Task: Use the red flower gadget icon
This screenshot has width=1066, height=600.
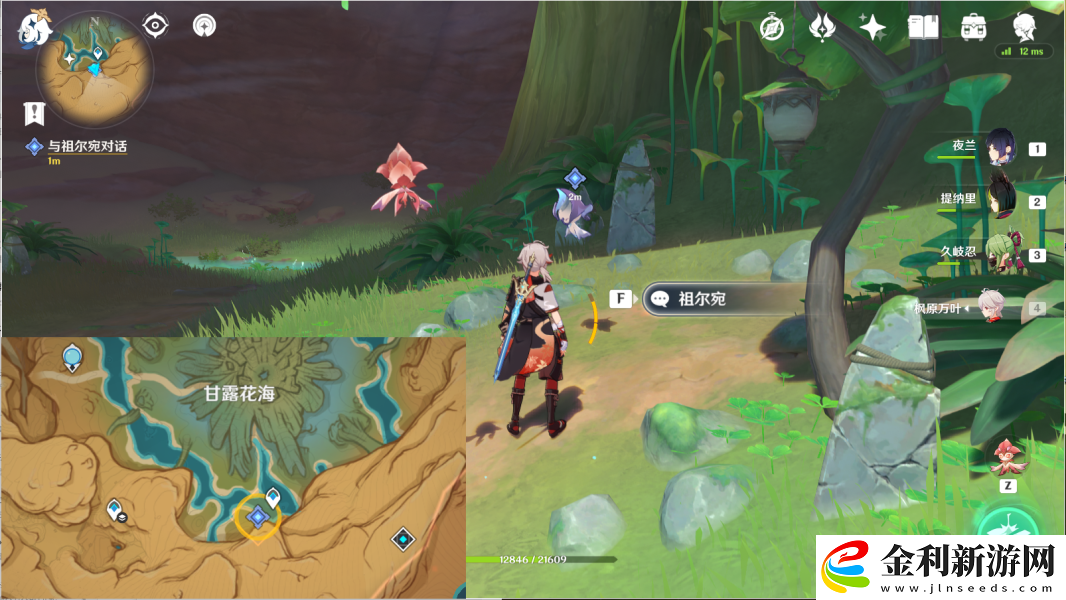Action: pos(1006,458)
